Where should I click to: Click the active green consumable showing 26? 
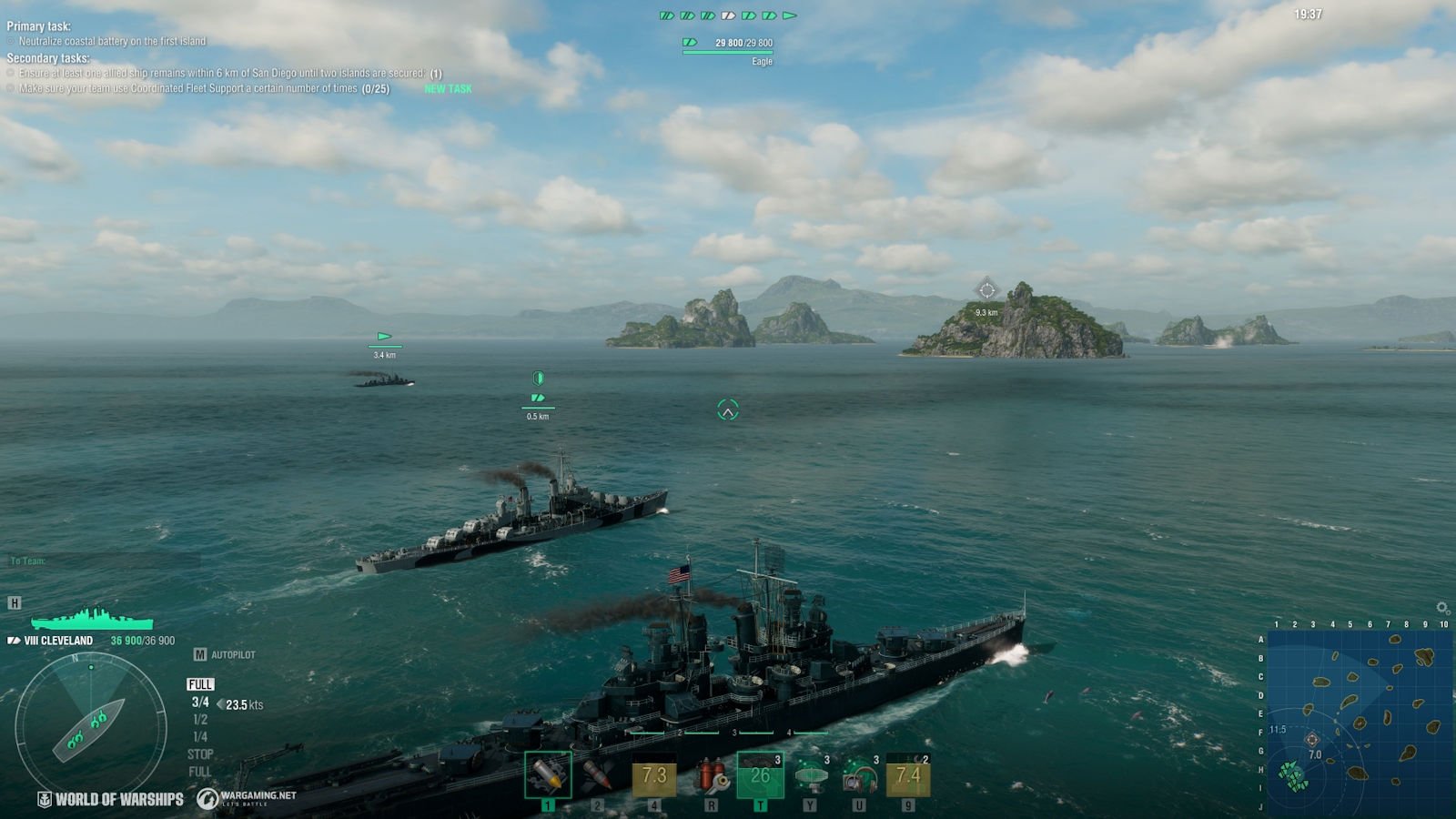point(760,775)
